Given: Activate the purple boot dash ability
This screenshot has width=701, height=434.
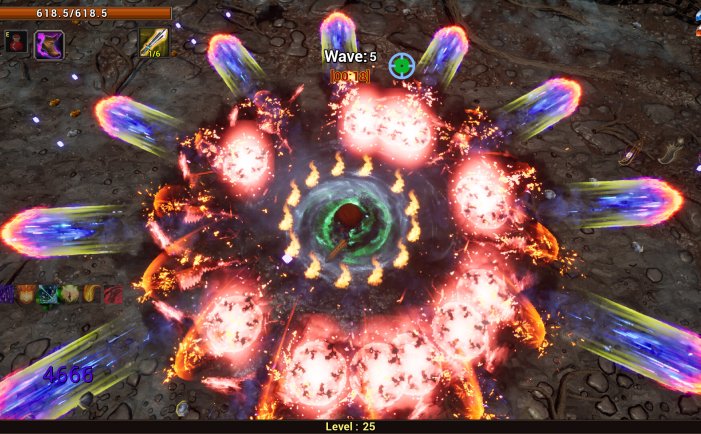Looking at the screenshot, I should click(49, 44).
